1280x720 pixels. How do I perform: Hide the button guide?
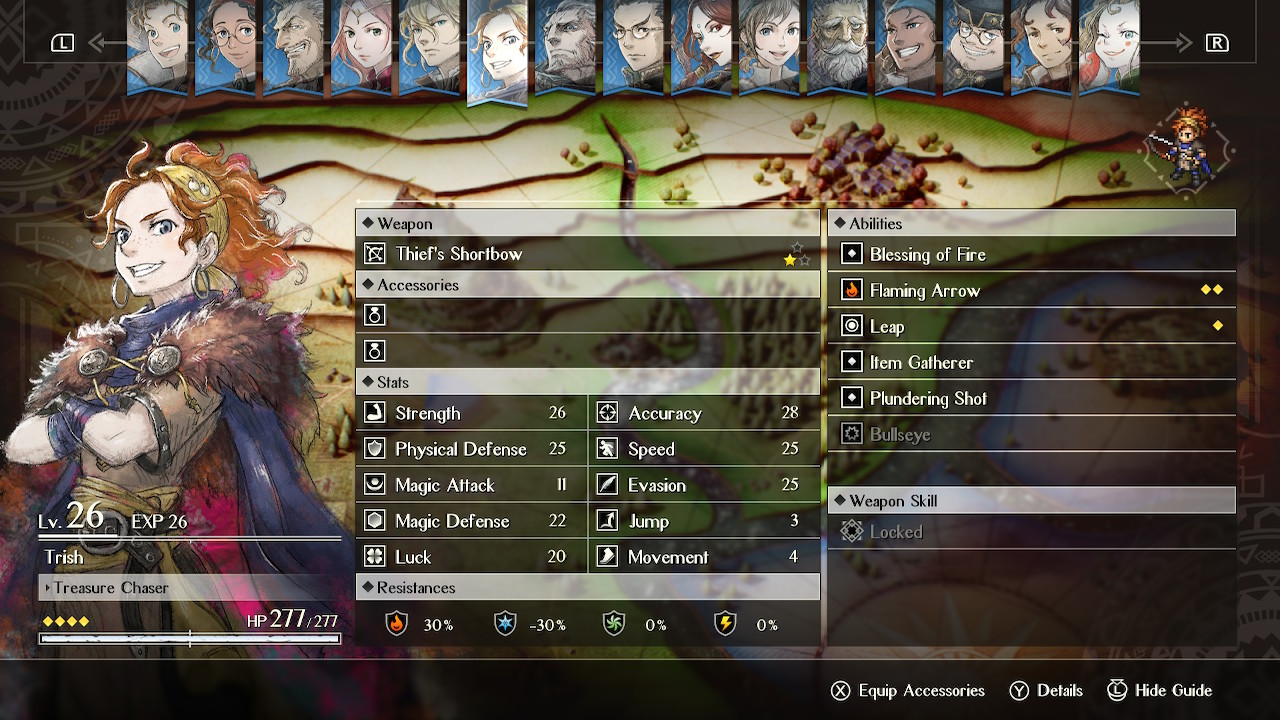(x=1160, y=691)
